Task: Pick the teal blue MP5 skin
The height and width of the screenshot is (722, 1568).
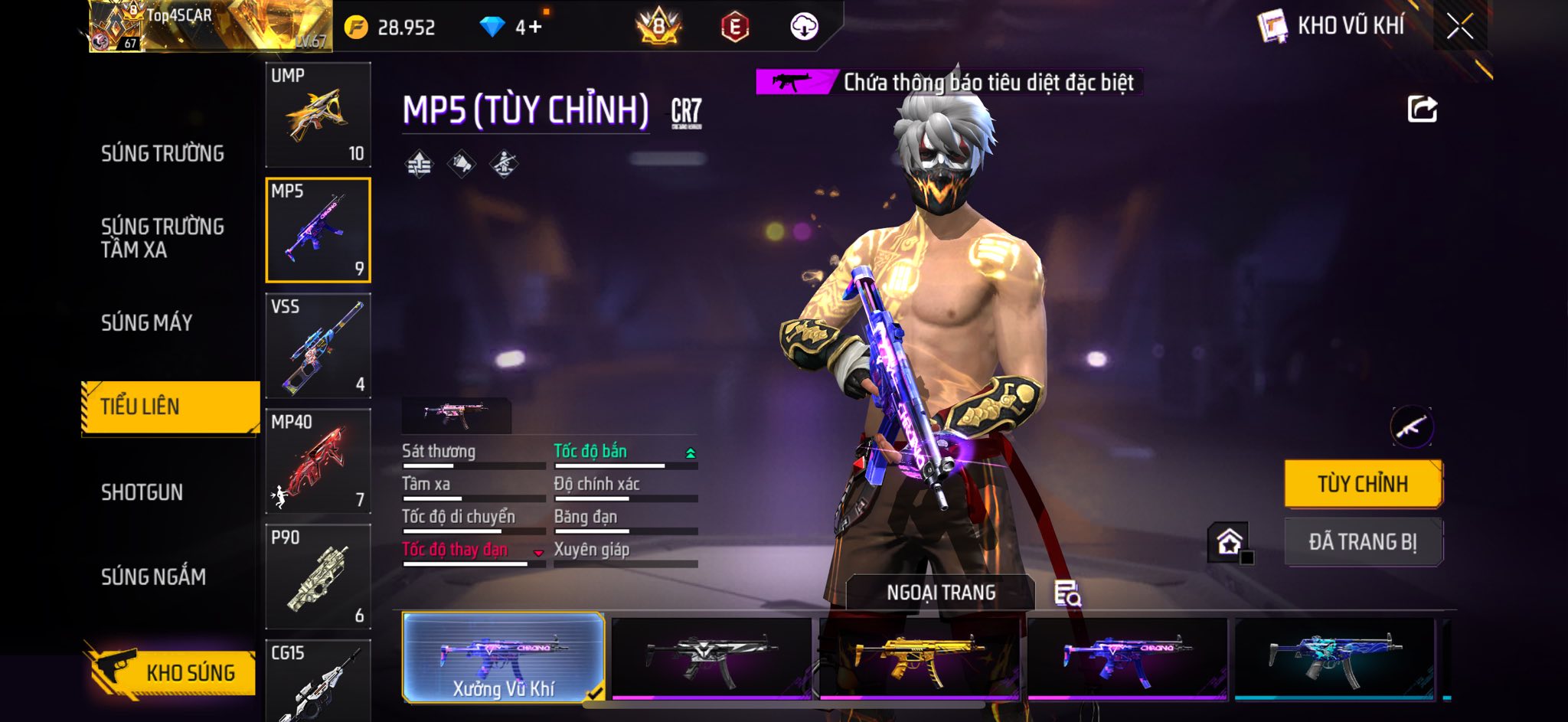Action: [1334, 658]
